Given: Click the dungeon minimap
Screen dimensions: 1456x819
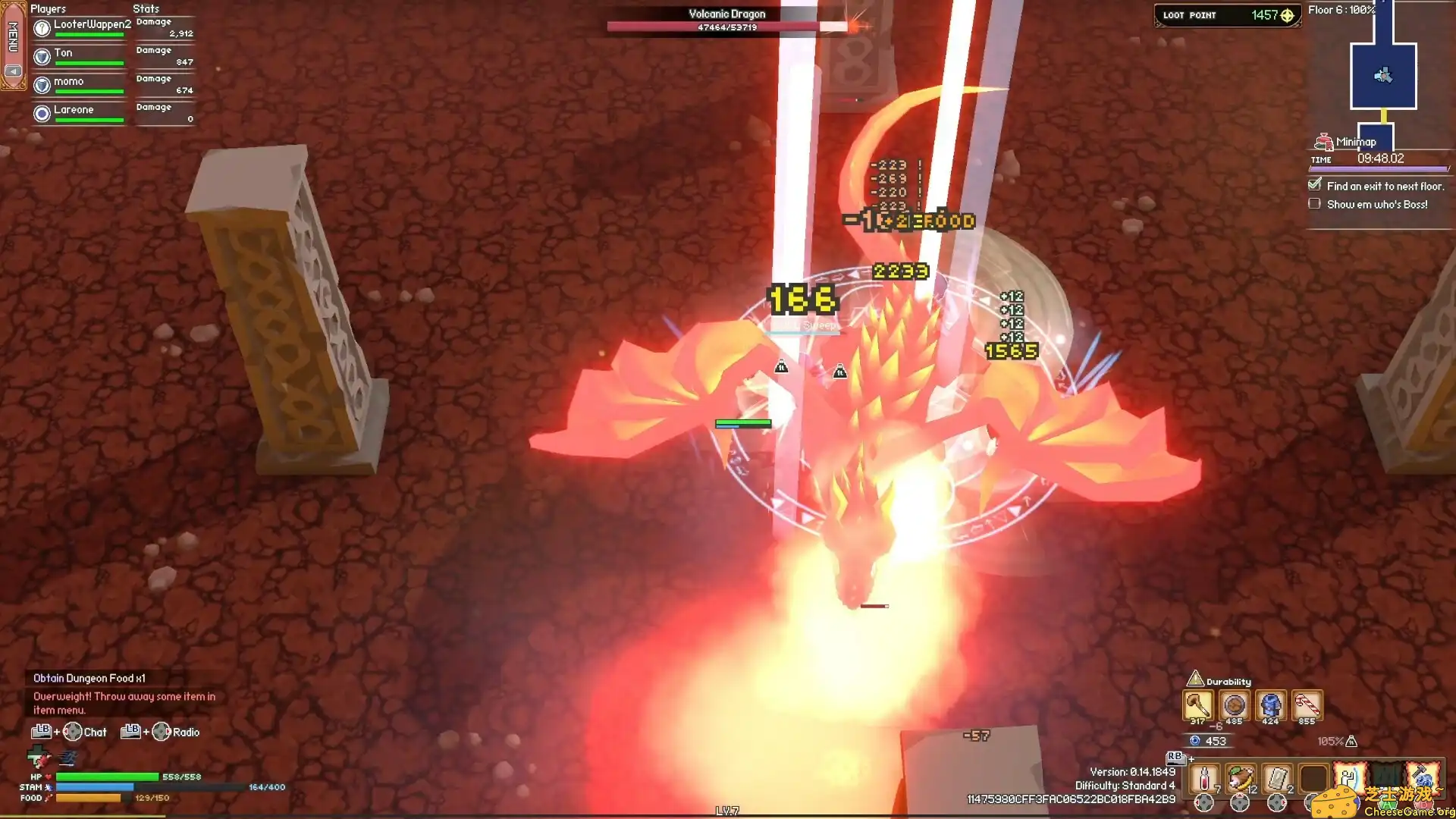Looking at the screenshot, I should tap(1382, 76).
